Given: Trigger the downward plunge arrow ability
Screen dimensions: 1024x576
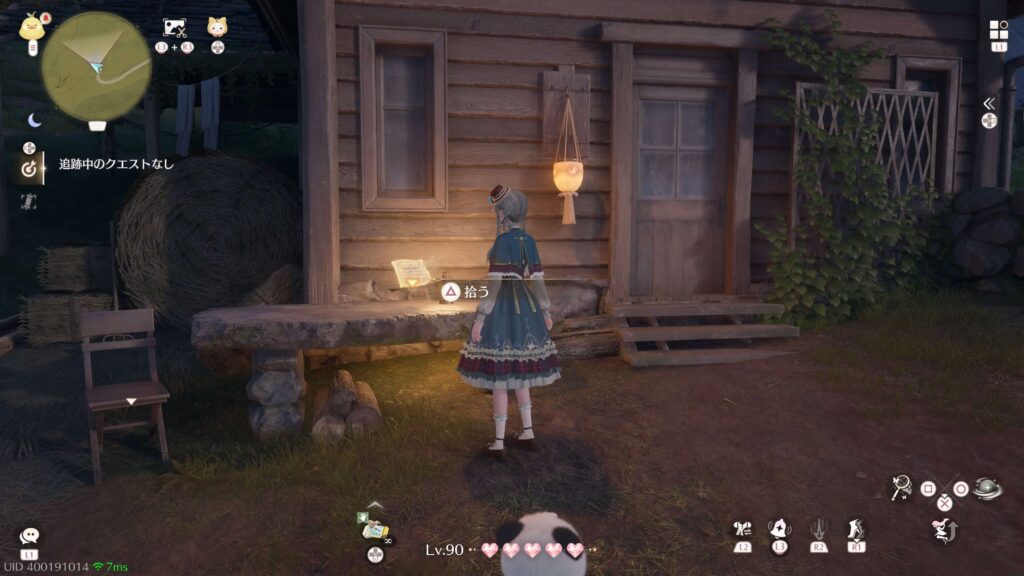Looking at the screenshot, I should tap(817, 529).
